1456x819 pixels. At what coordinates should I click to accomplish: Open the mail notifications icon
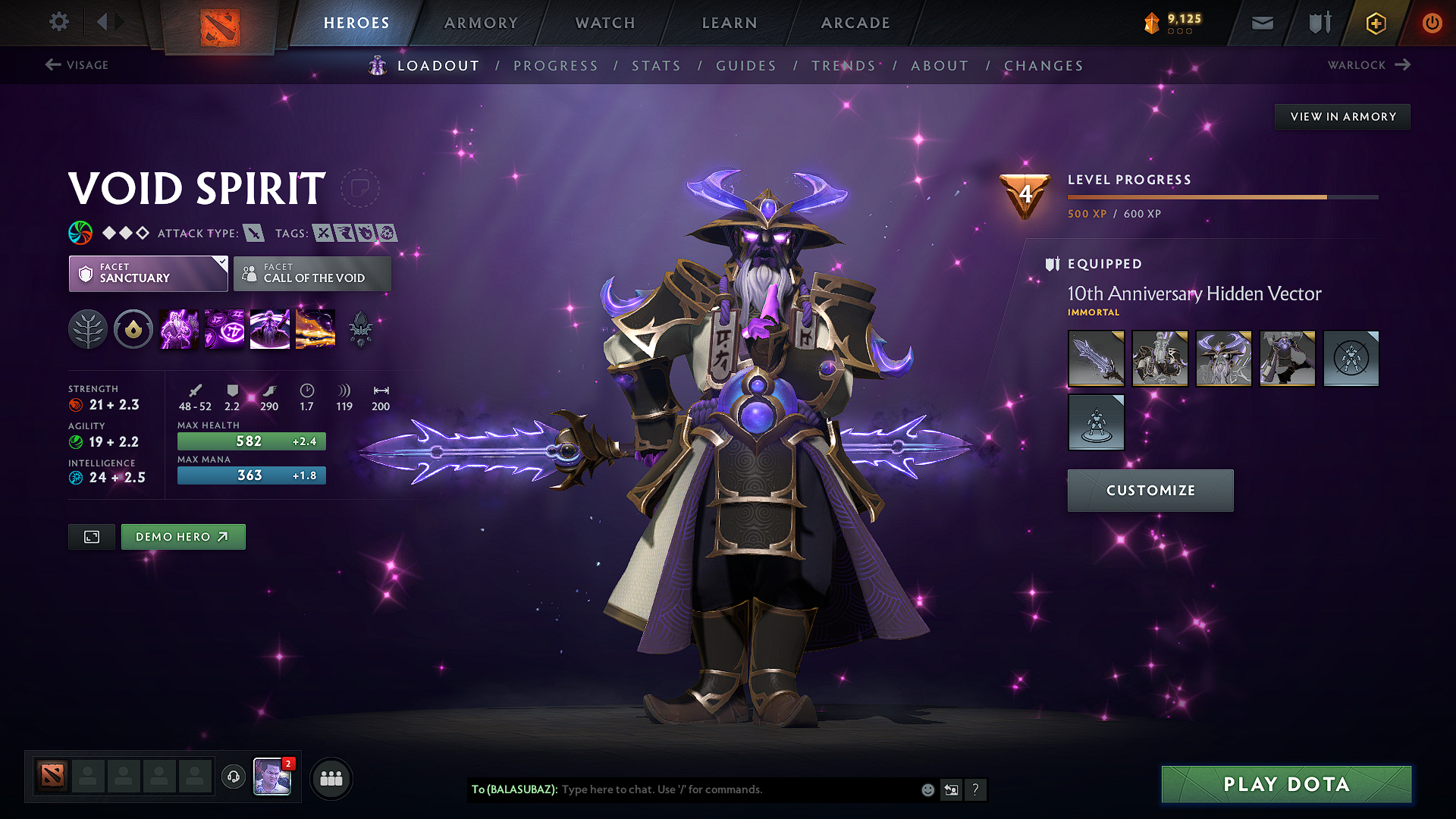[x=1261, y=23]
